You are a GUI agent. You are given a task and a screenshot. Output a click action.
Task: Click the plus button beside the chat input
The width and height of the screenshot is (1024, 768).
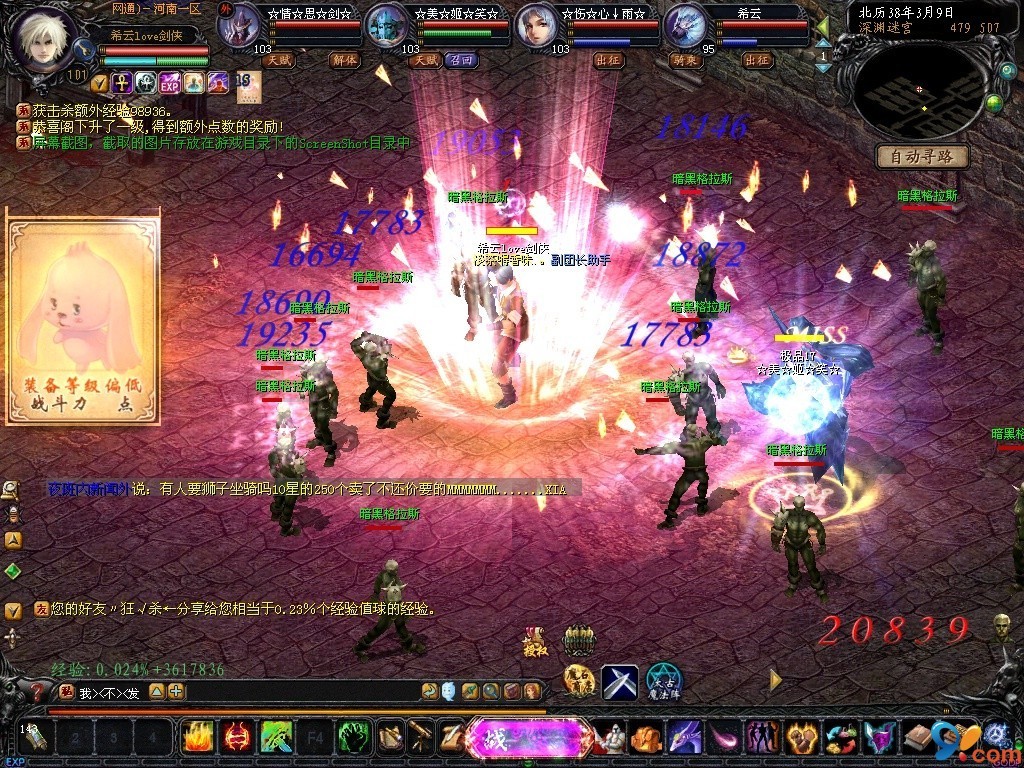(x=177, y=691)
